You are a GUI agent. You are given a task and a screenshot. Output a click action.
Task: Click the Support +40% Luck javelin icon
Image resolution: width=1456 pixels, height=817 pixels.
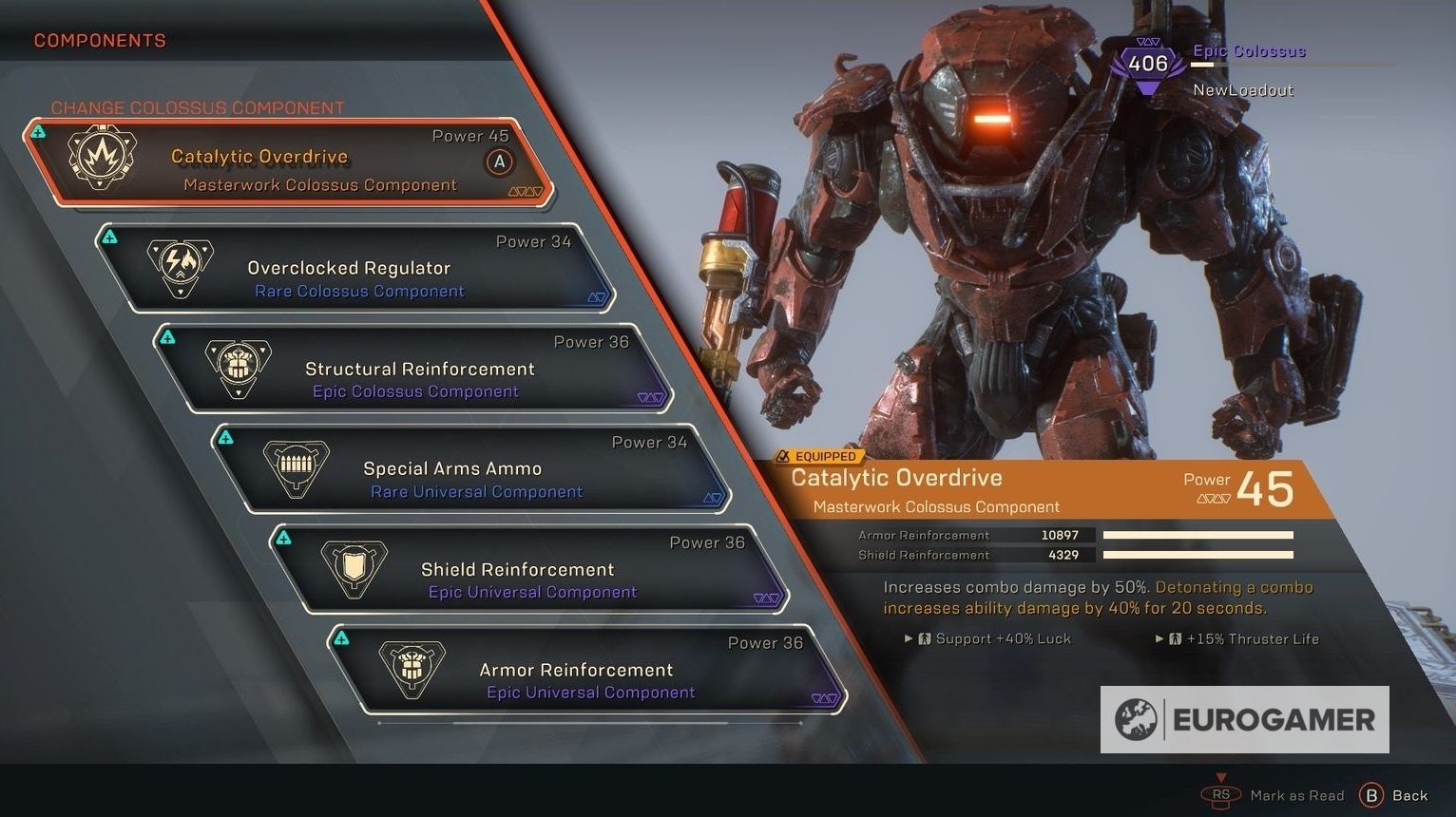click(x=927, y=638)
